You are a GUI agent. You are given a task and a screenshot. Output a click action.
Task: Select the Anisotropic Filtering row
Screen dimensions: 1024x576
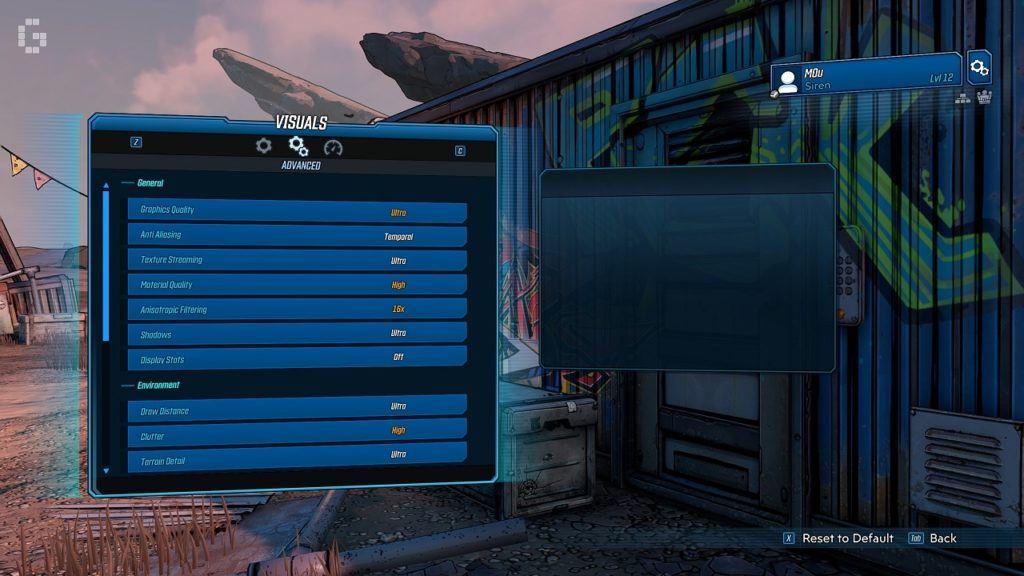[297, 309]
